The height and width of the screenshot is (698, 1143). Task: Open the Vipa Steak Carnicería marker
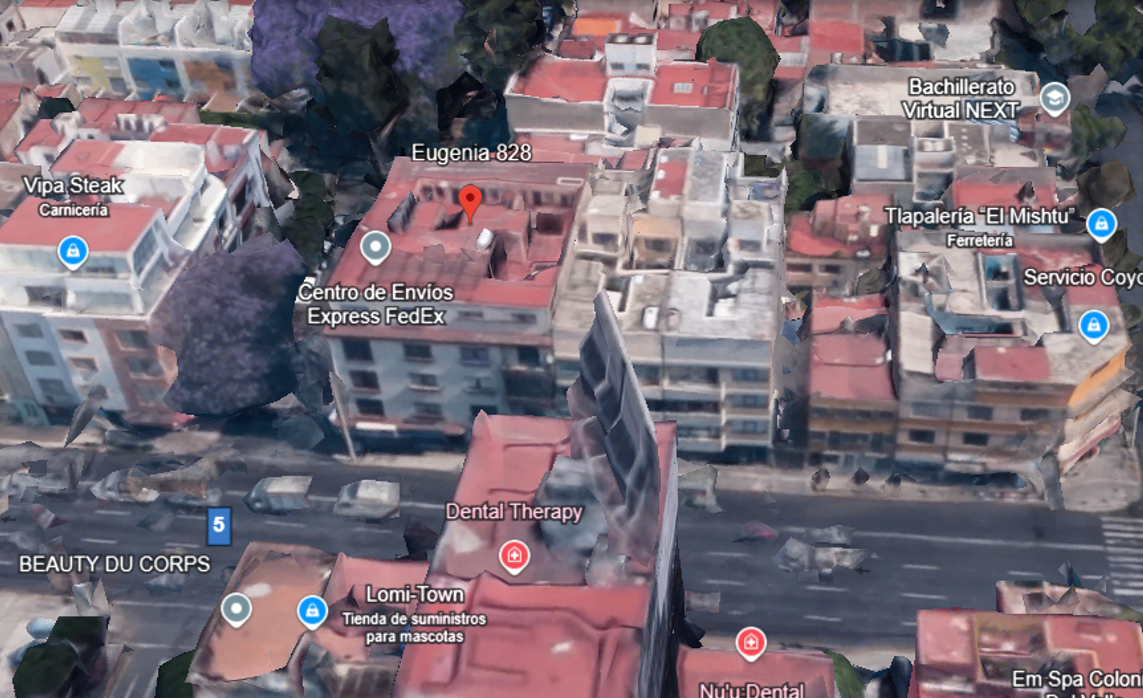pyautogui.click(x=73, y=251)
